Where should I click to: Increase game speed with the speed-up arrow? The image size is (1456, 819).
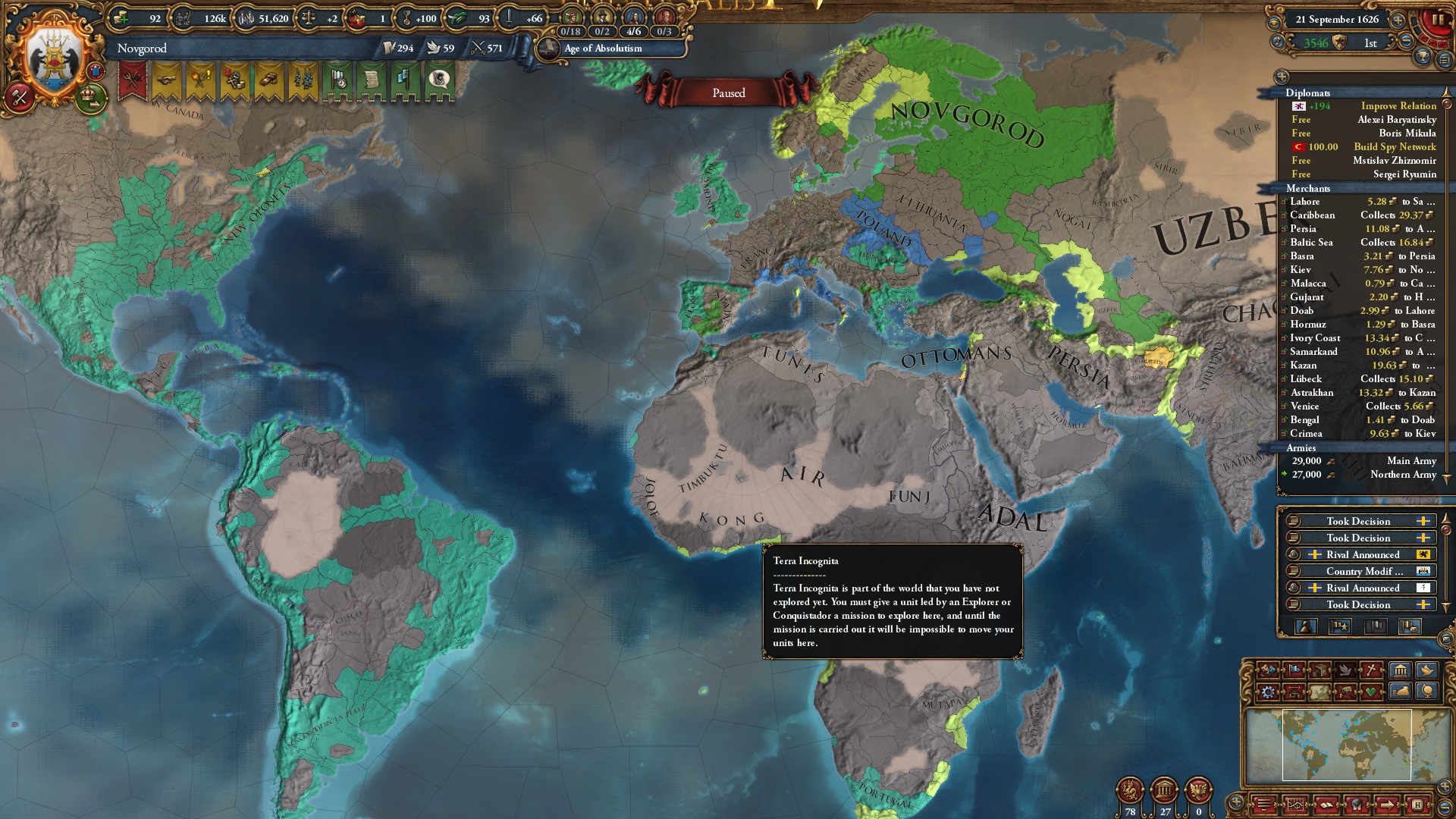(1397, 20)
